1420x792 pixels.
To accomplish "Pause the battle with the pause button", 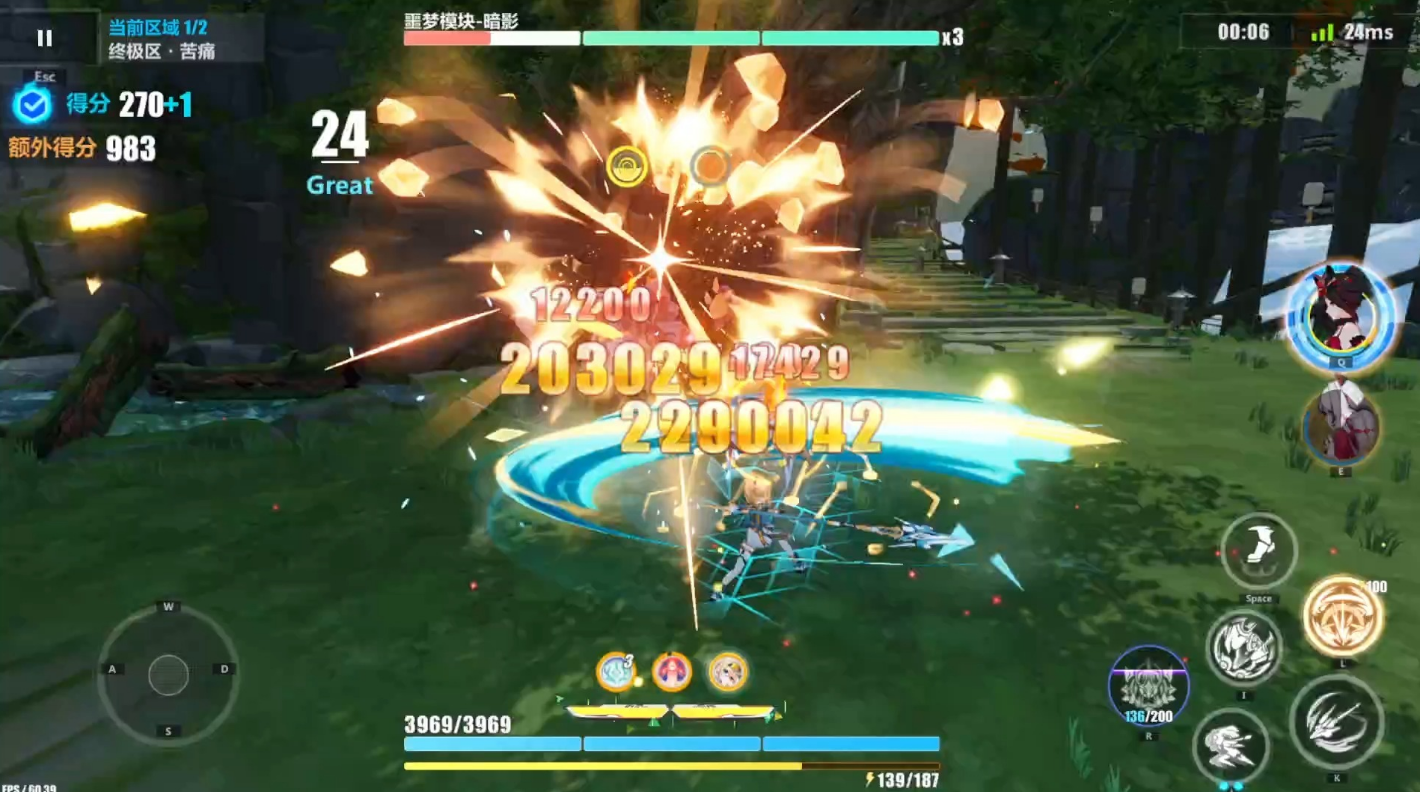I will coord(44,38).
